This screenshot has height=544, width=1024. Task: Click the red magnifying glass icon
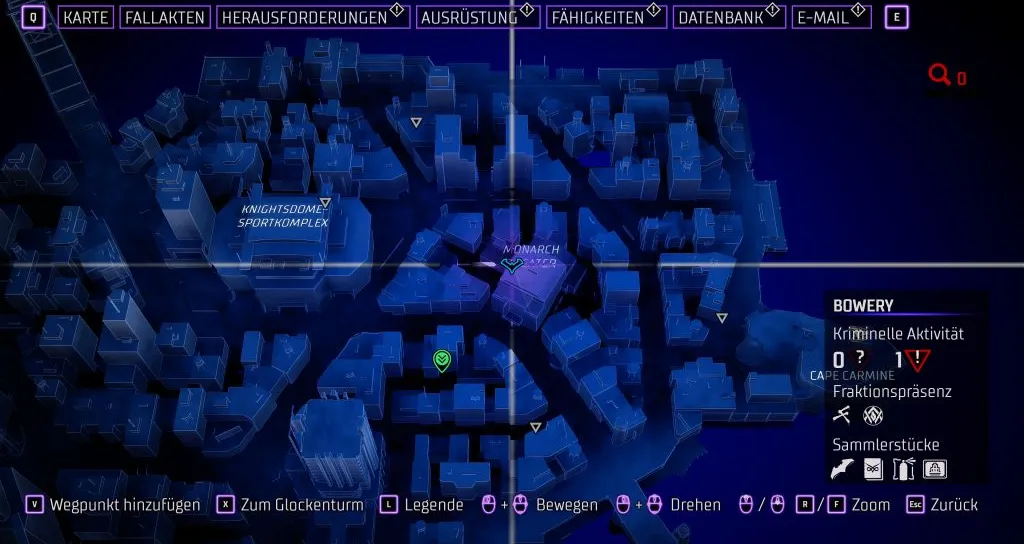(939, 75)
